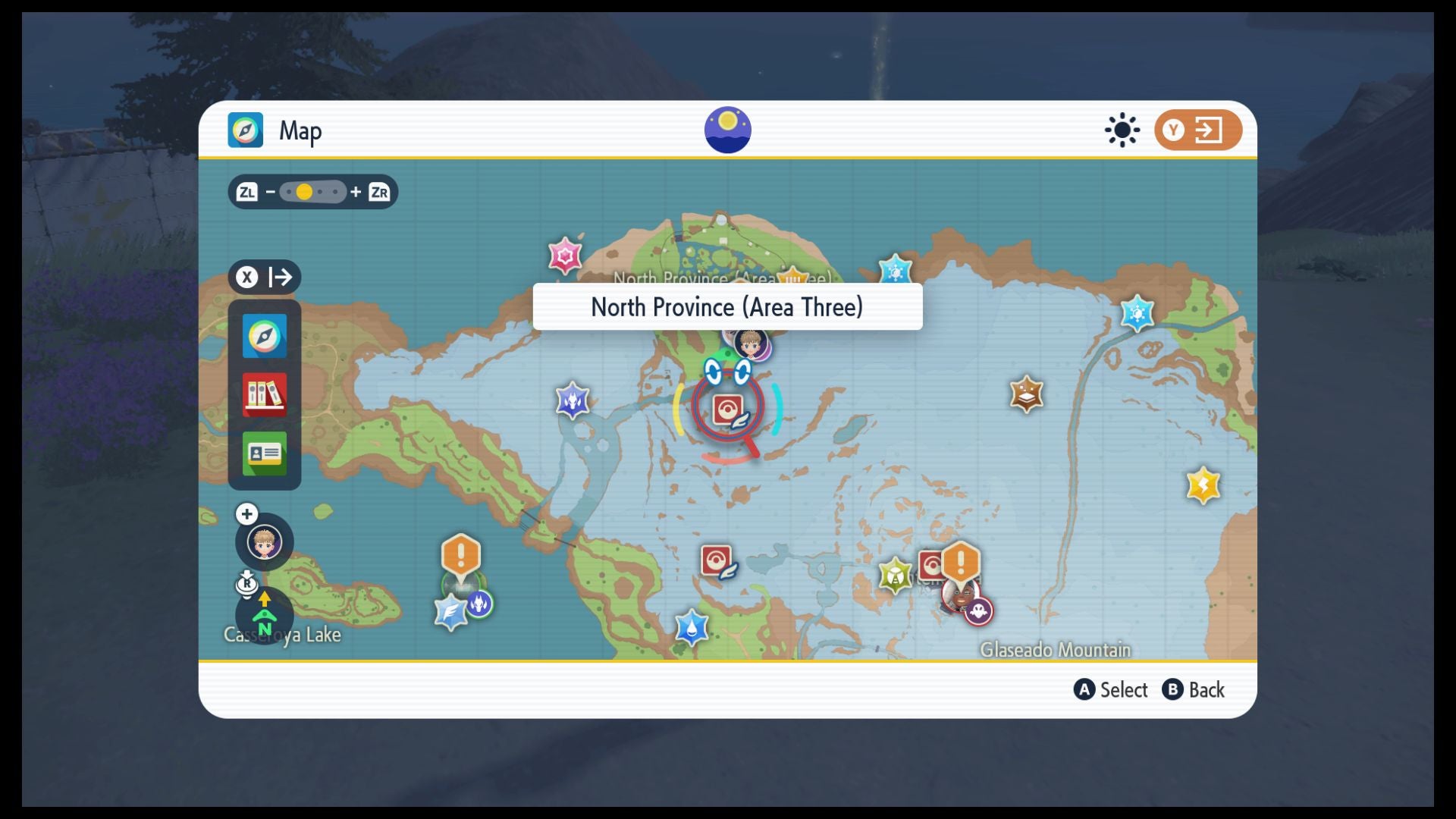Select the red Pokédex icon in the sidebar

(x=263, y=394)
